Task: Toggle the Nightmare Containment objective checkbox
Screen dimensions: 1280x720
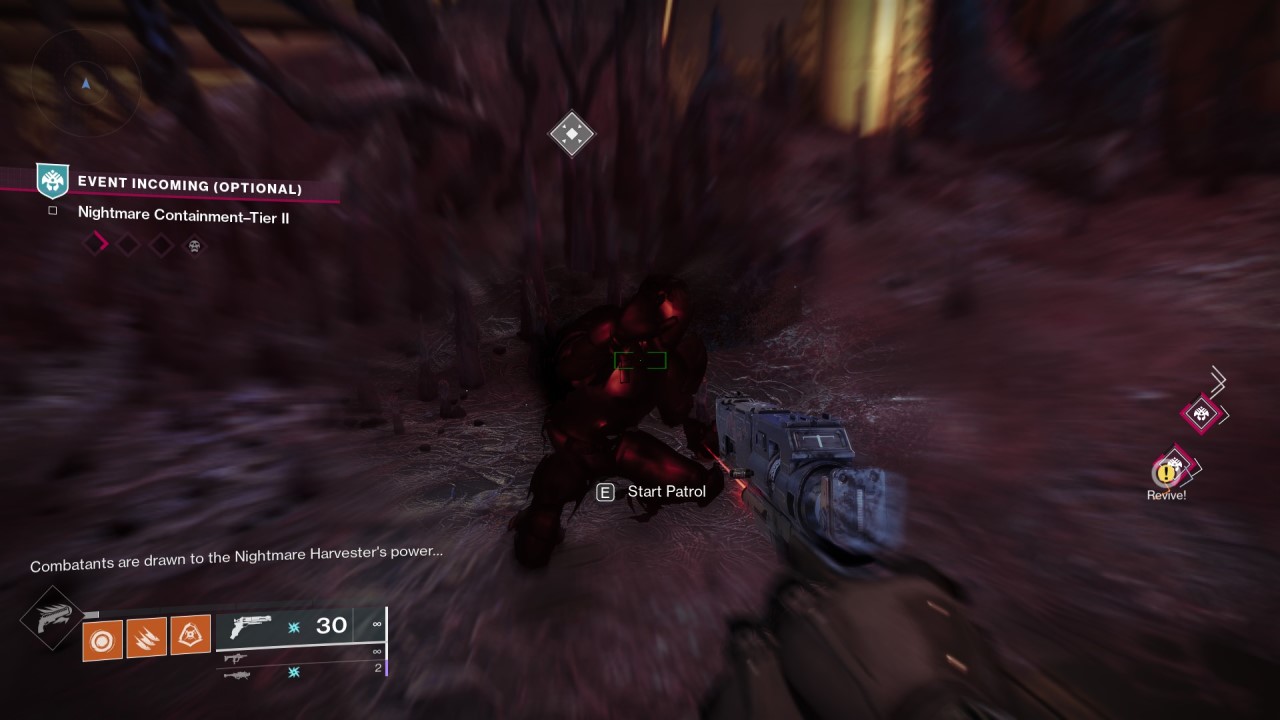Action: [52, 212]
